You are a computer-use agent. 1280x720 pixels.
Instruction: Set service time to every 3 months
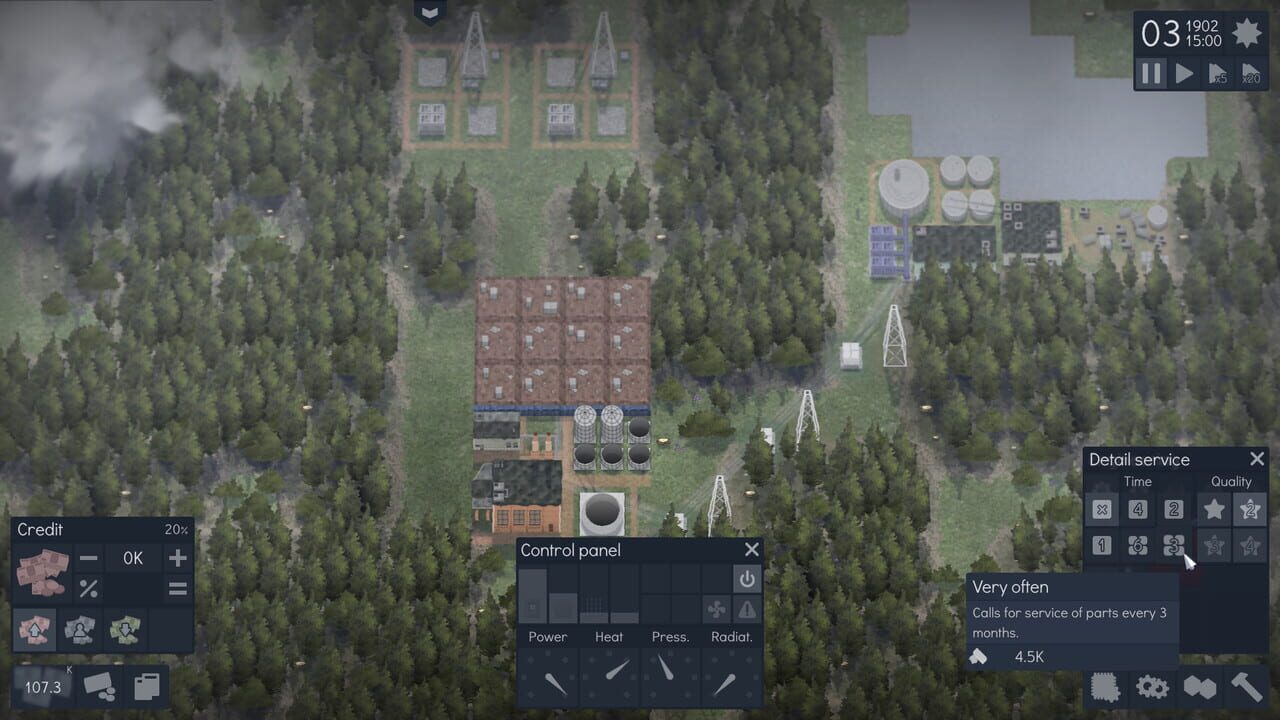(x=1172, y=546)
